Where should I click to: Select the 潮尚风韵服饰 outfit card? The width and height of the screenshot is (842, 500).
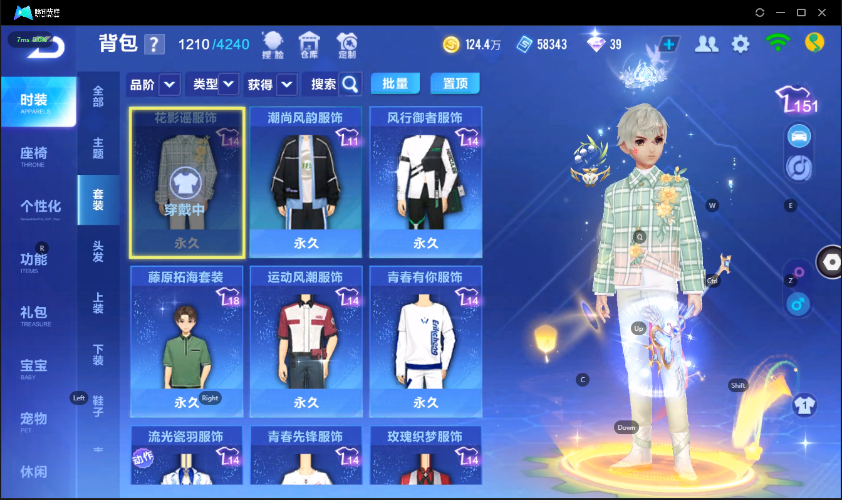[x=306, y=181]
